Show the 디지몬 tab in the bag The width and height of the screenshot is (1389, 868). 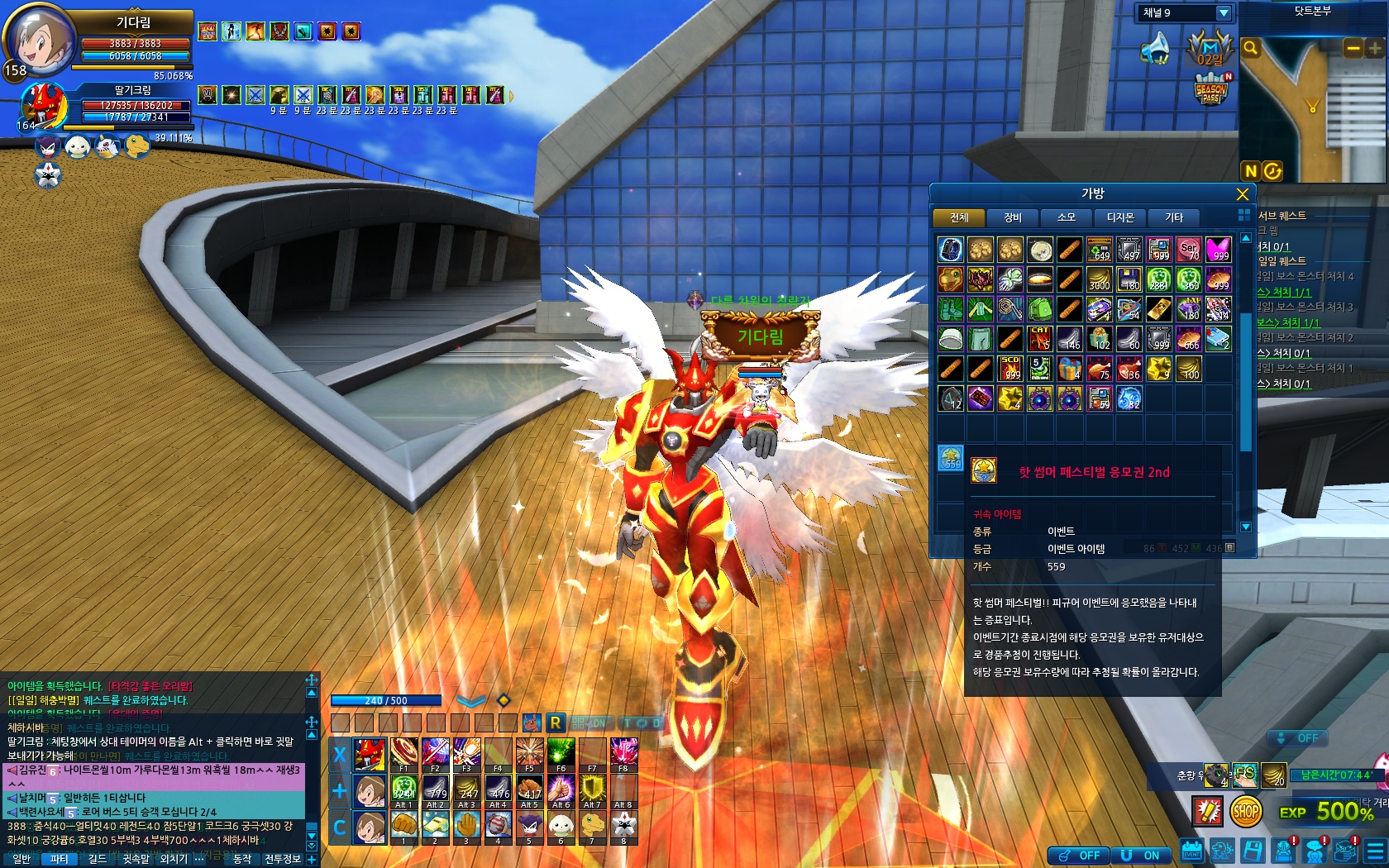tap(1120, 217)
